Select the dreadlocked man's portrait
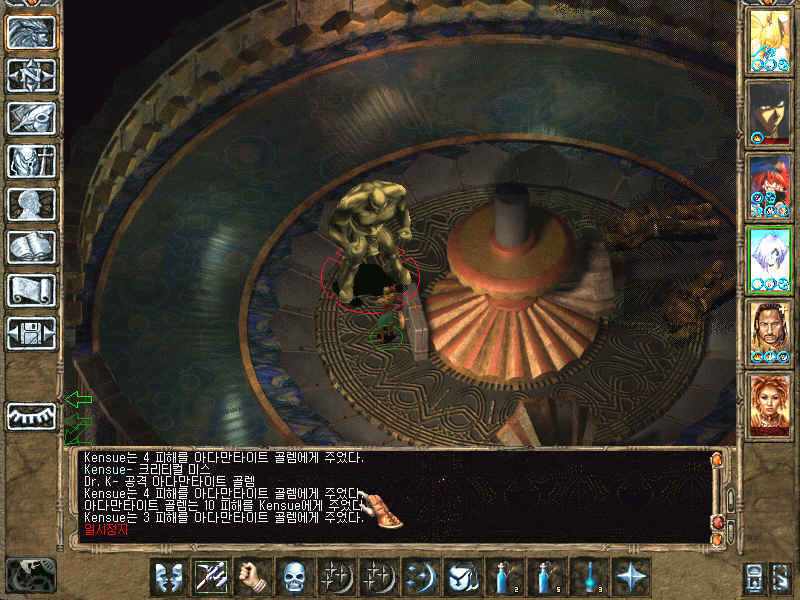Image resolution: width=800 pixels, height=600 pixels. tap(769, 331)
